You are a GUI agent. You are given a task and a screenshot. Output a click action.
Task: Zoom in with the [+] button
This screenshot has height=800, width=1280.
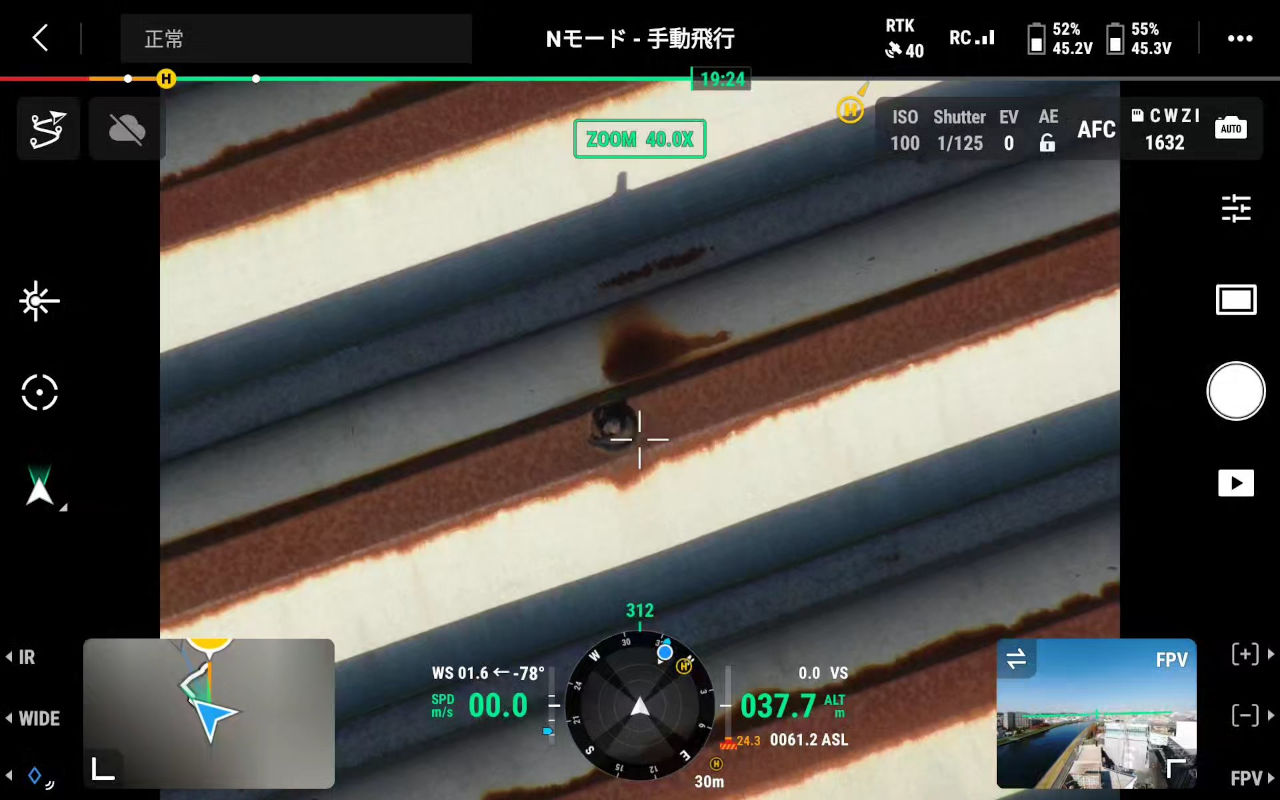coord(1245,655)
